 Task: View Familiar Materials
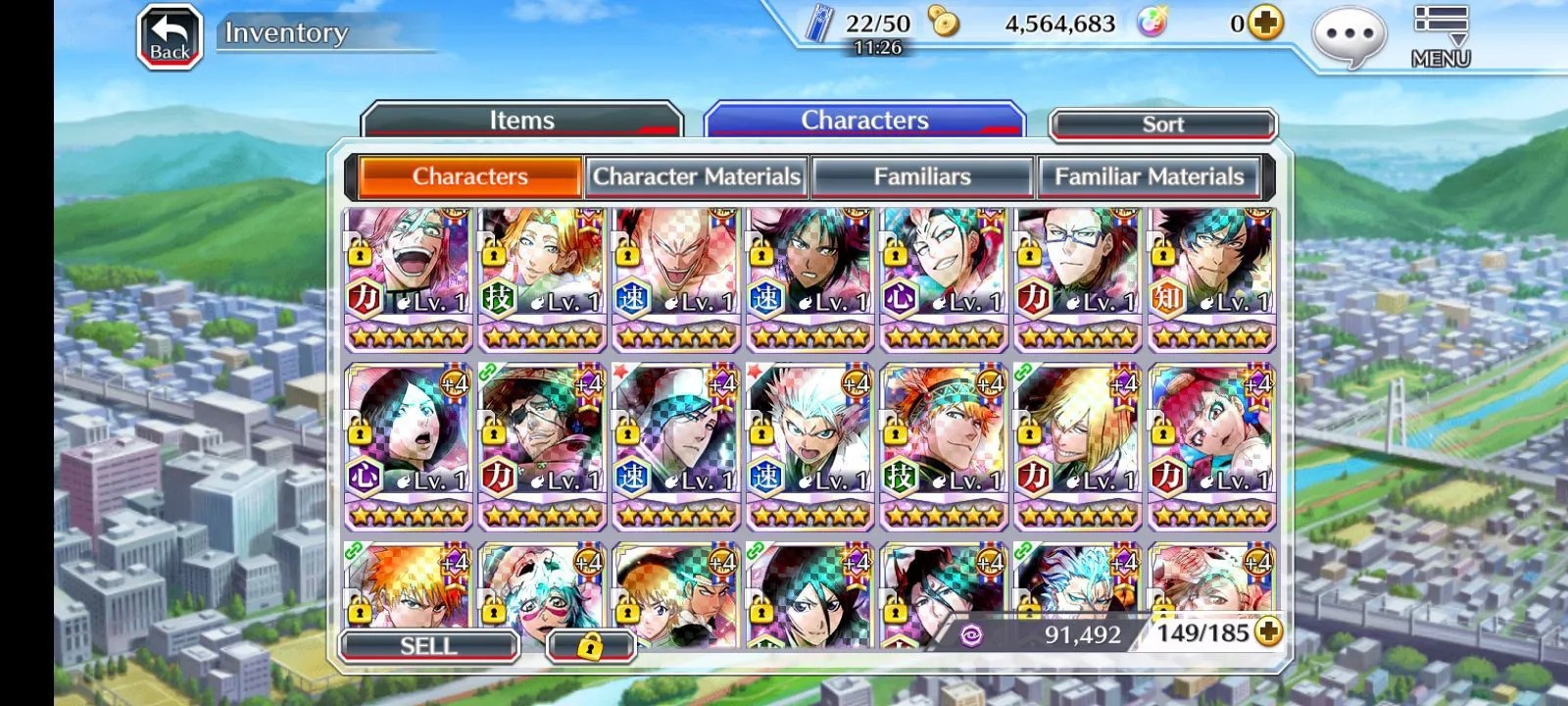pos(1149,176)
